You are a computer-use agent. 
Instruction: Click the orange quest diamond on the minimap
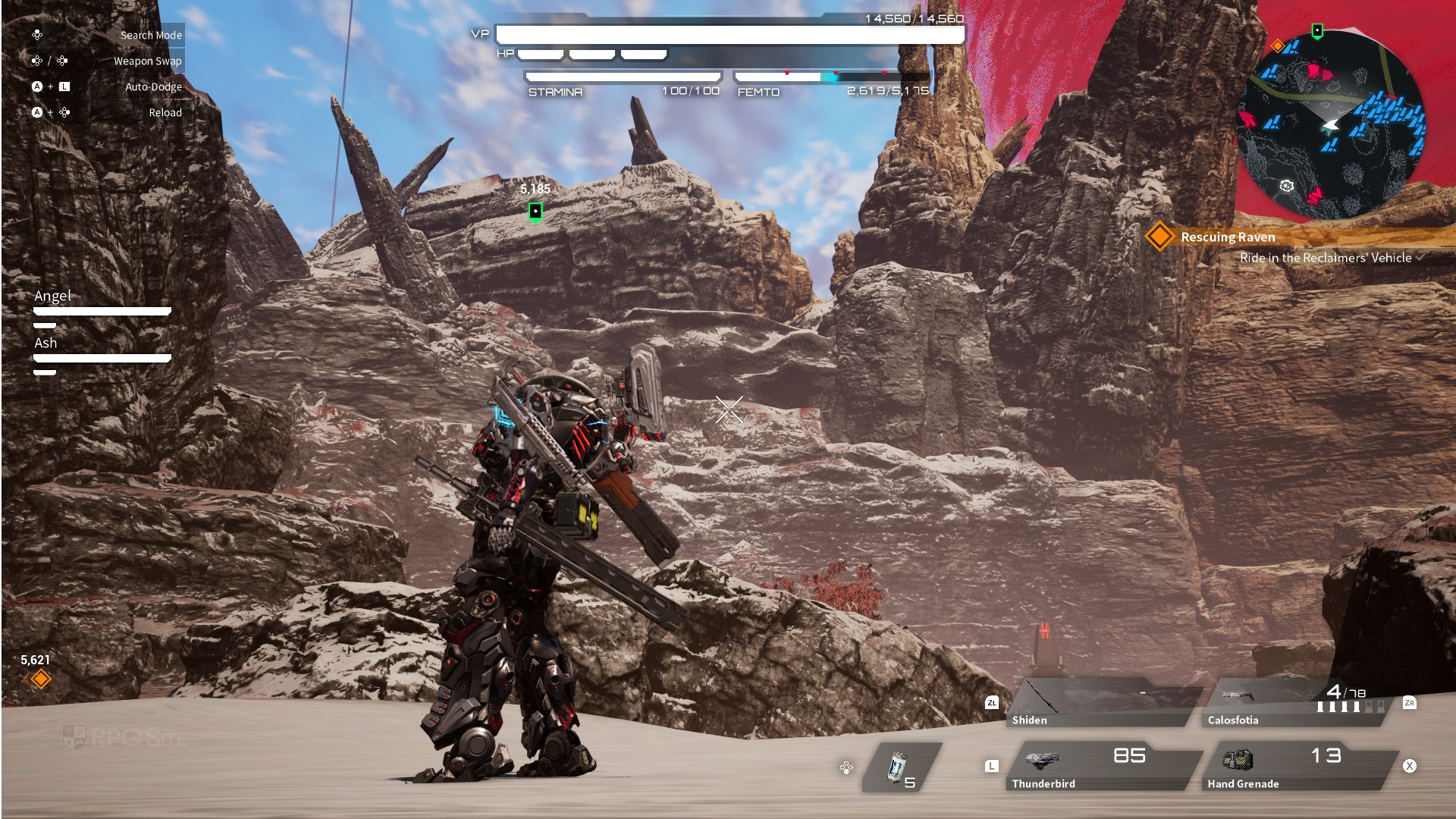click(1278, 46)
